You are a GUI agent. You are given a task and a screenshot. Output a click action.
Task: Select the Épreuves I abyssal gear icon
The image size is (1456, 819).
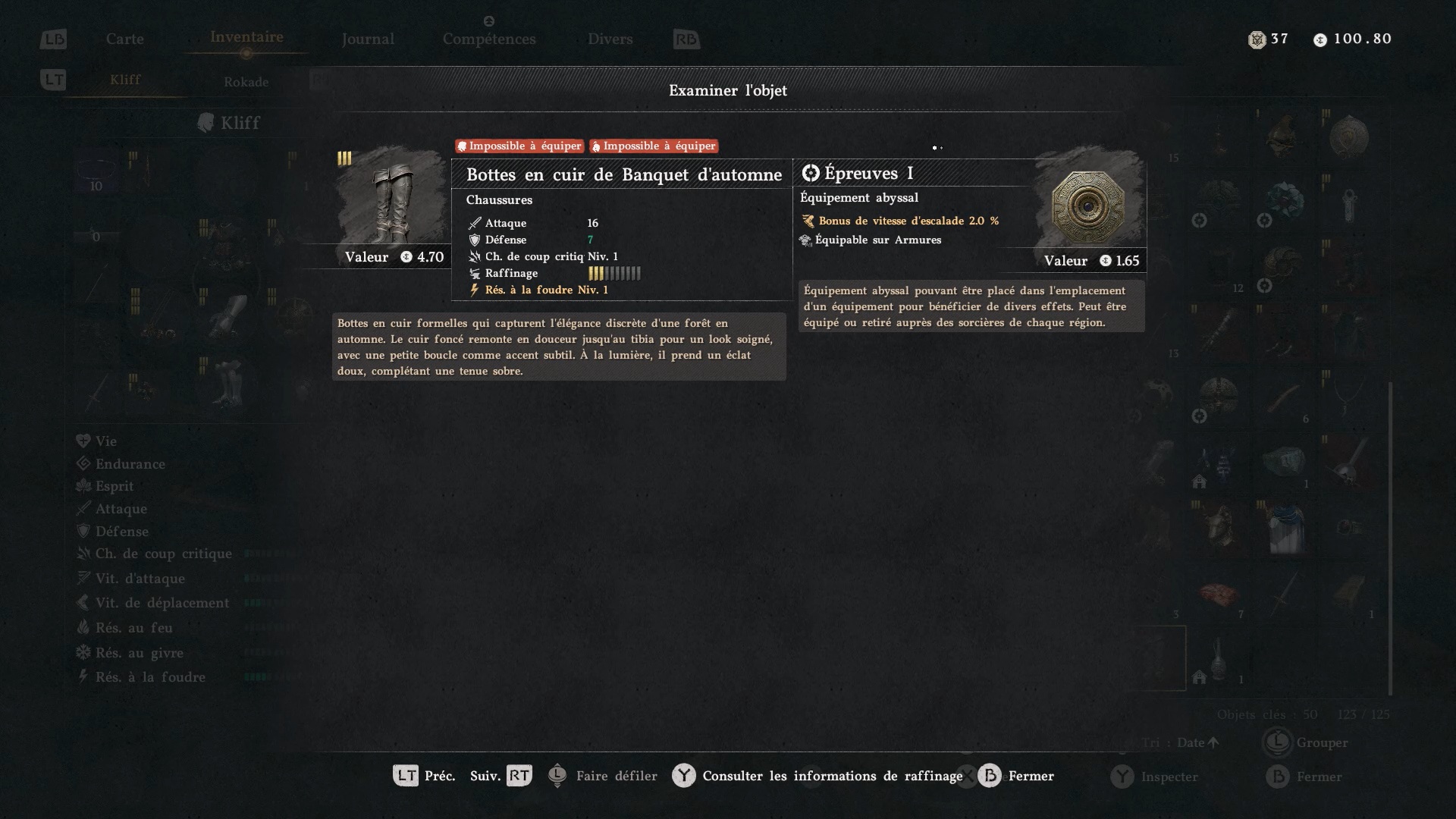pos(1088,205)
